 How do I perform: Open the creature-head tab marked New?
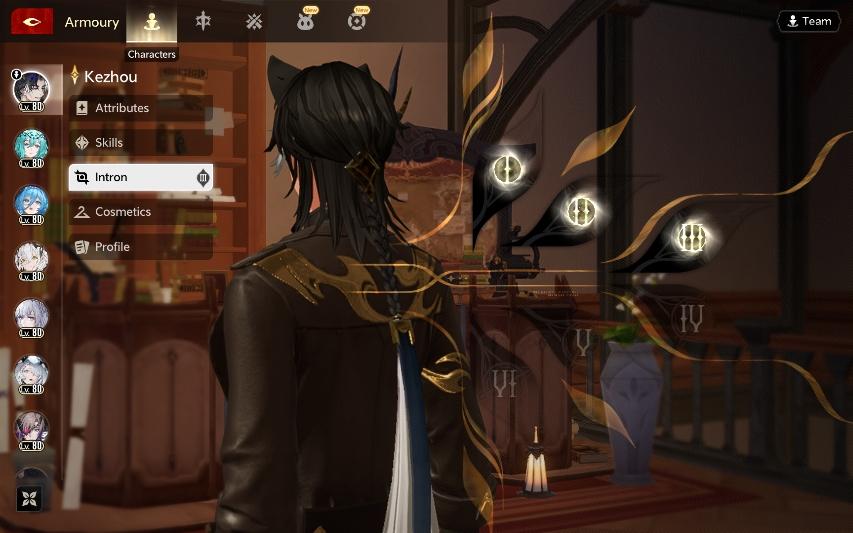[307, 21]
